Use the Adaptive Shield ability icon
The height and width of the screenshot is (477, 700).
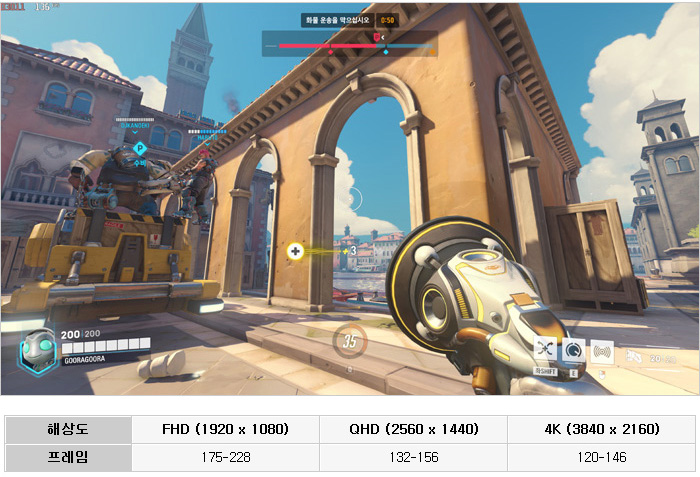click(x=574, y=349)
